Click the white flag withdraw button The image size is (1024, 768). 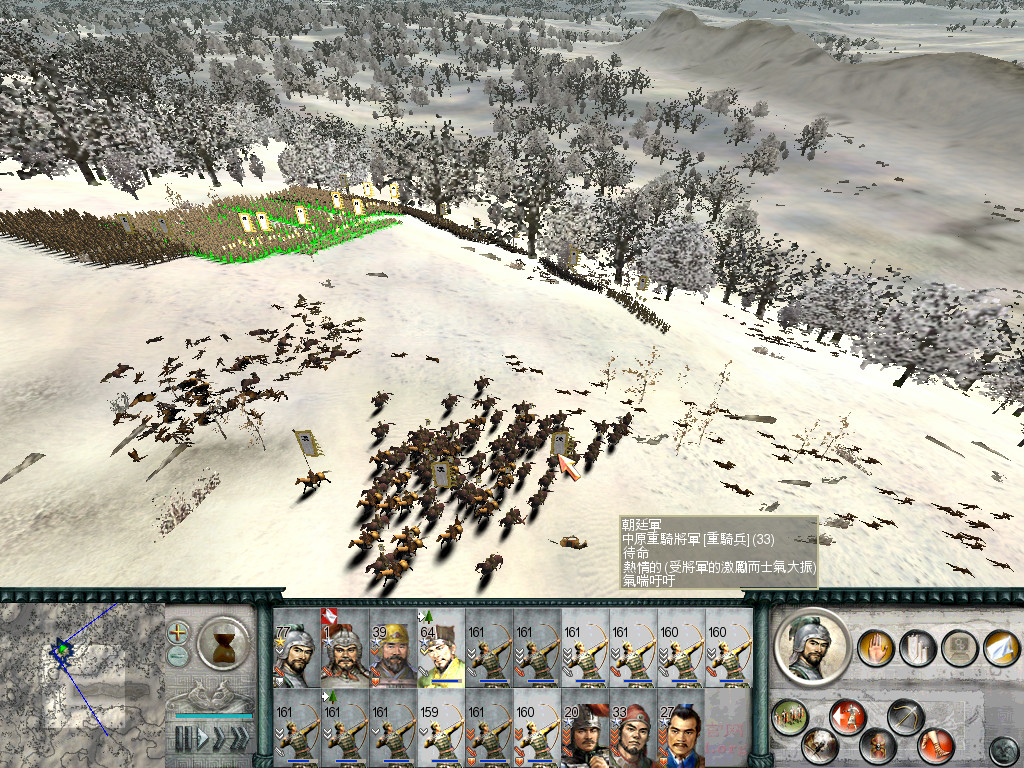[x=1000, y=649]
